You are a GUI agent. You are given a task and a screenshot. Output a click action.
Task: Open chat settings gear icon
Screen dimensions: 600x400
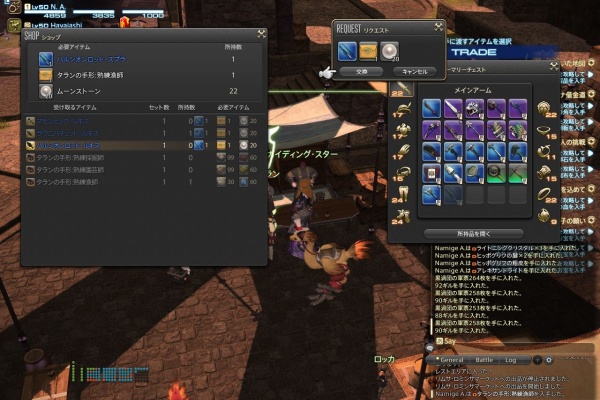pyautogui.click(x=548, y=358)
